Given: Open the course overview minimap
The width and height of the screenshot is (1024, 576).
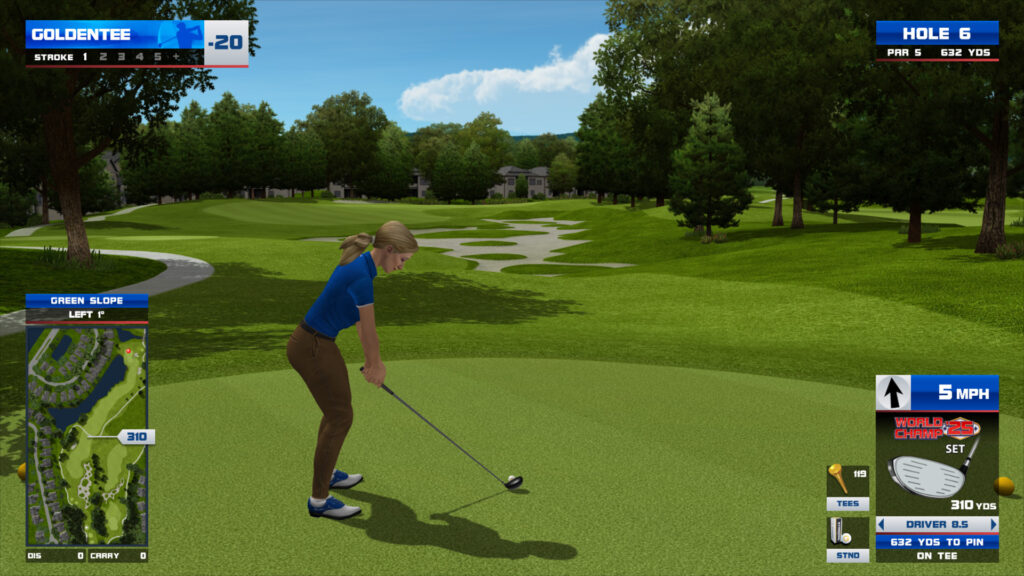Looking at the screenshot, I should (86, 435).
